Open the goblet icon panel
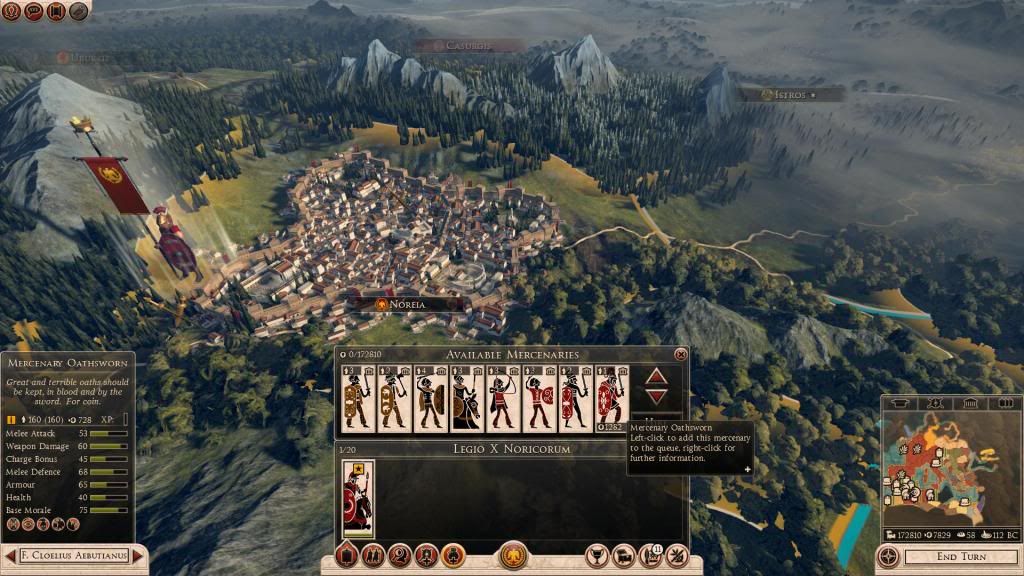The width and height of the screenshot is (1024, 576). point(598,555)
